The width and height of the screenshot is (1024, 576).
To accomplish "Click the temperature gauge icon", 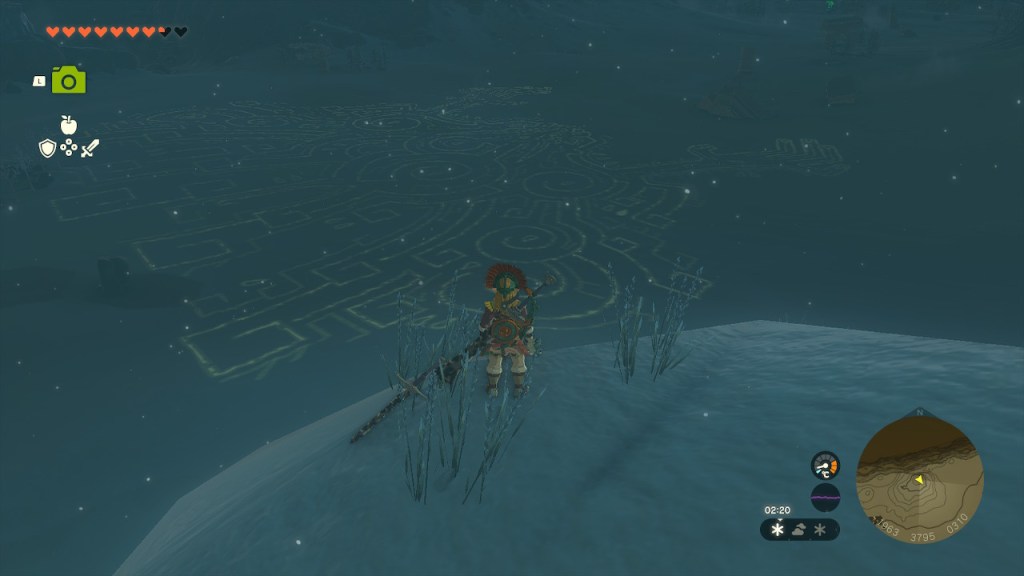I will pyautogui.click(x=825, y=465).
